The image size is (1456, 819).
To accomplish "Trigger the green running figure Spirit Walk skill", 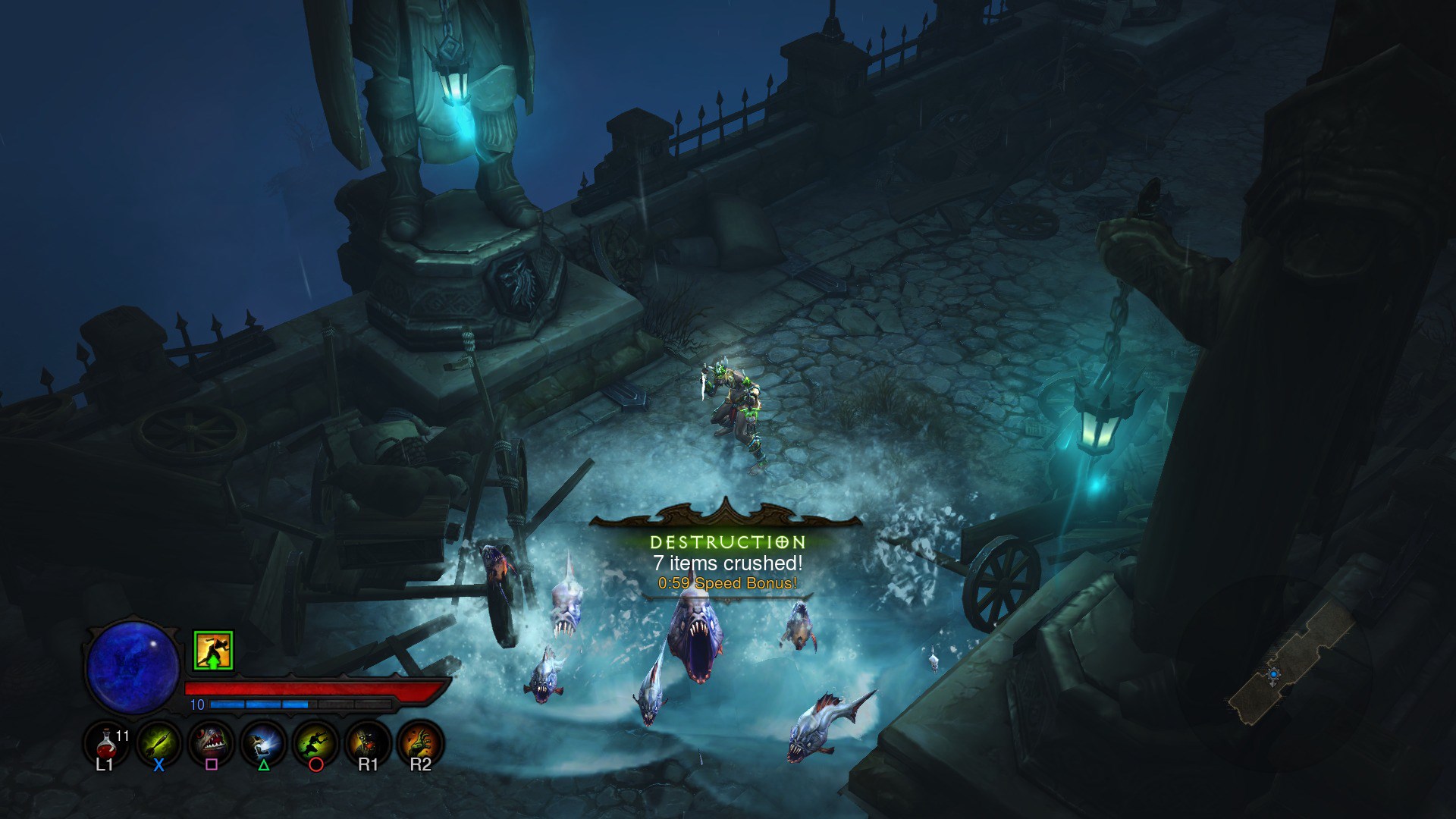I will (315, 742).
